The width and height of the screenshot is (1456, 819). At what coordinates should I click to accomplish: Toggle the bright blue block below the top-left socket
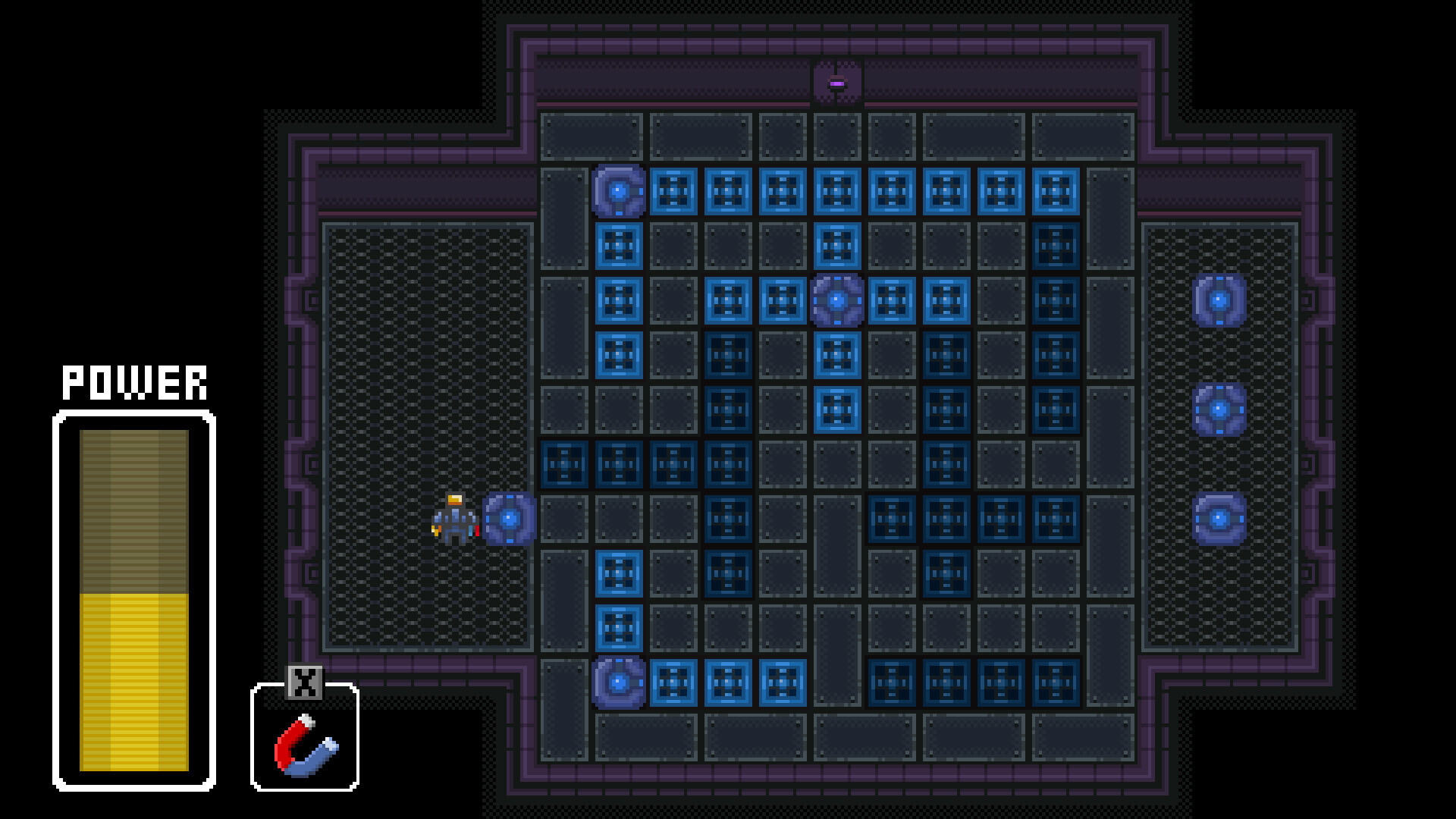click(619, 246)
